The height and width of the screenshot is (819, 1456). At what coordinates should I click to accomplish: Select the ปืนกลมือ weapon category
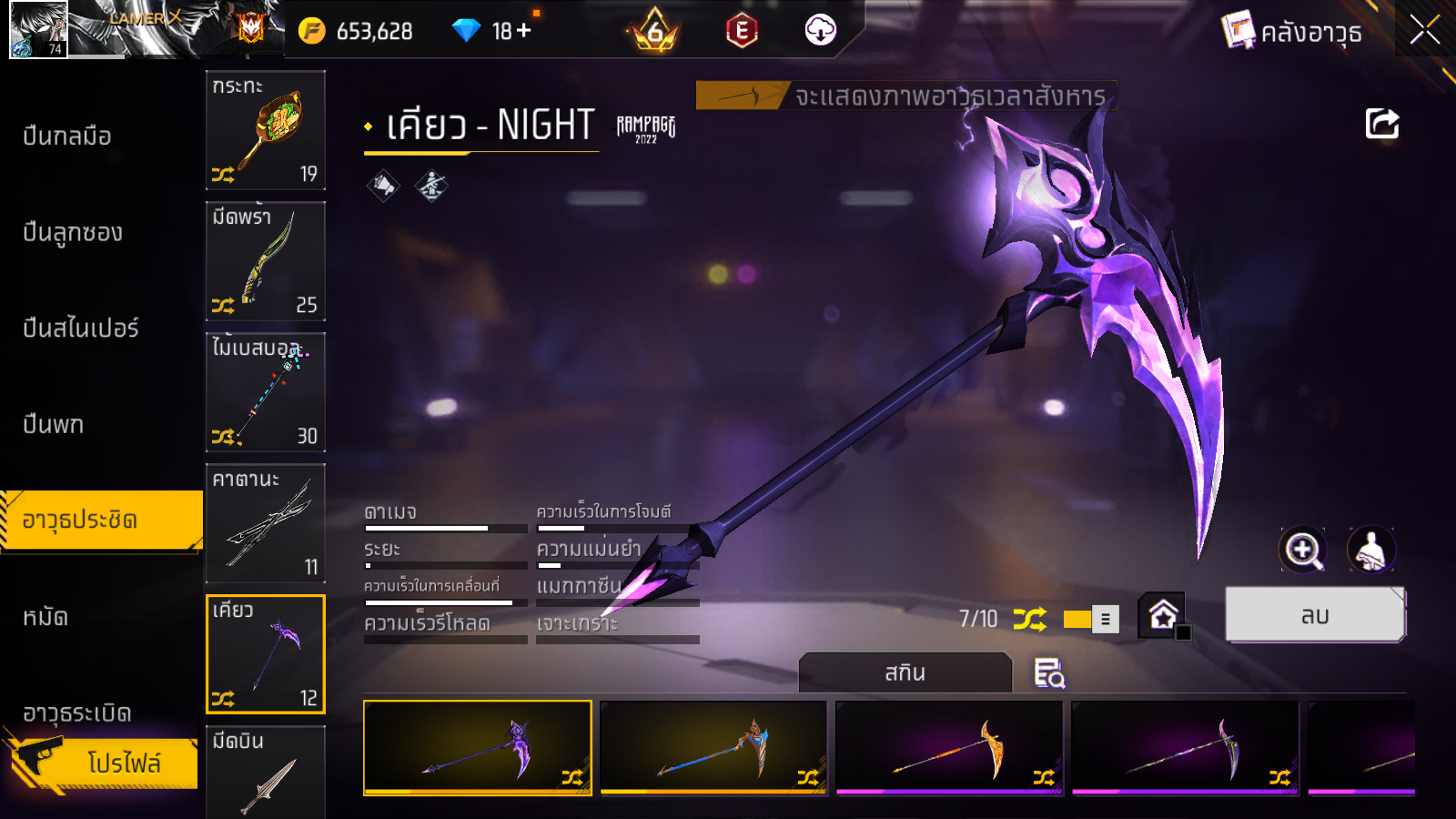click(67, 136)
